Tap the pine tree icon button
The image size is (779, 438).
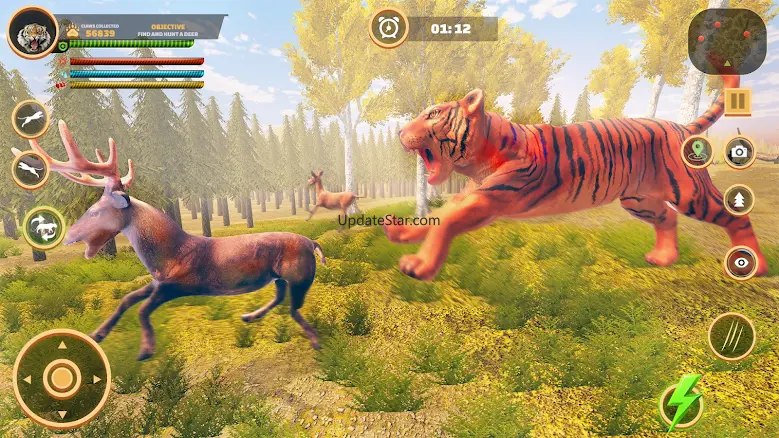click(x=739, y=200)
